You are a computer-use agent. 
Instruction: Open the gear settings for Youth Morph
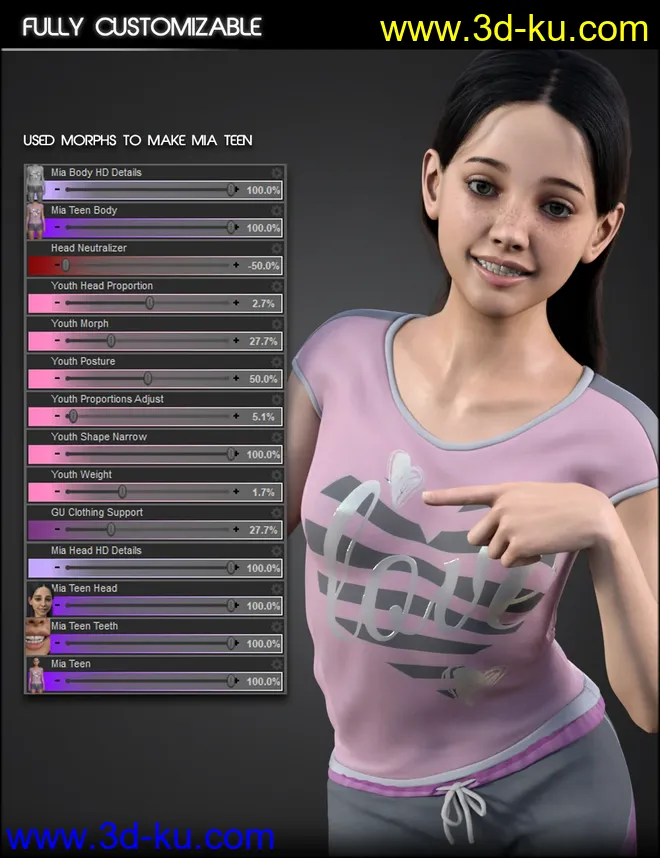pyautogui.click(x=277, y=324)
